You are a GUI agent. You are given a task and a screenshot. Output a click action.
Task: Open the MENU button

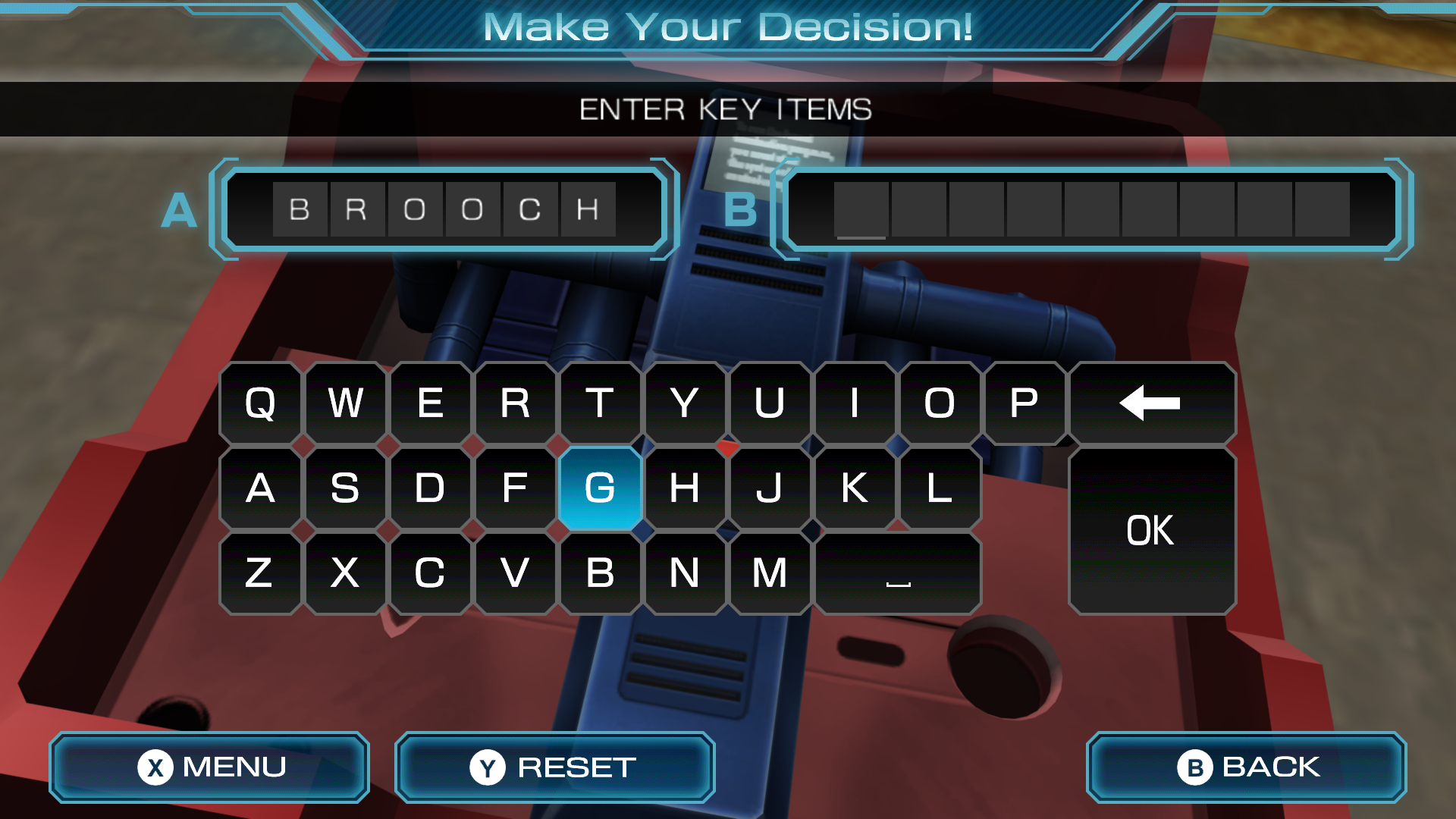[209, 767]
